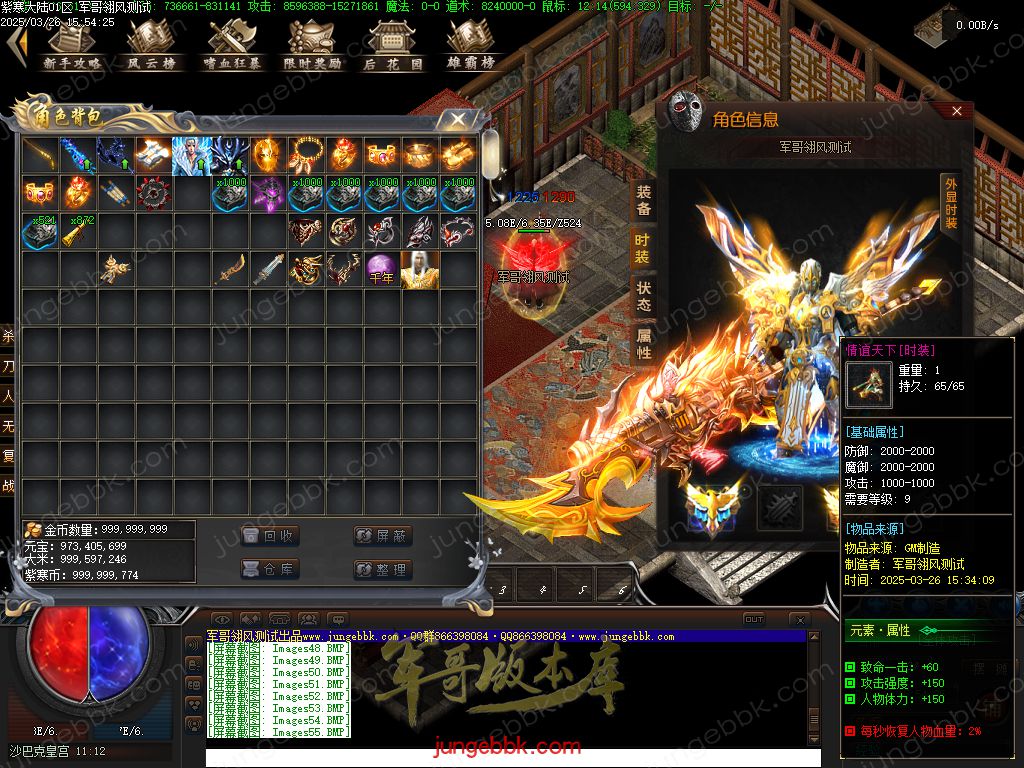Close the 角色信息 character panel

[956, 111]
